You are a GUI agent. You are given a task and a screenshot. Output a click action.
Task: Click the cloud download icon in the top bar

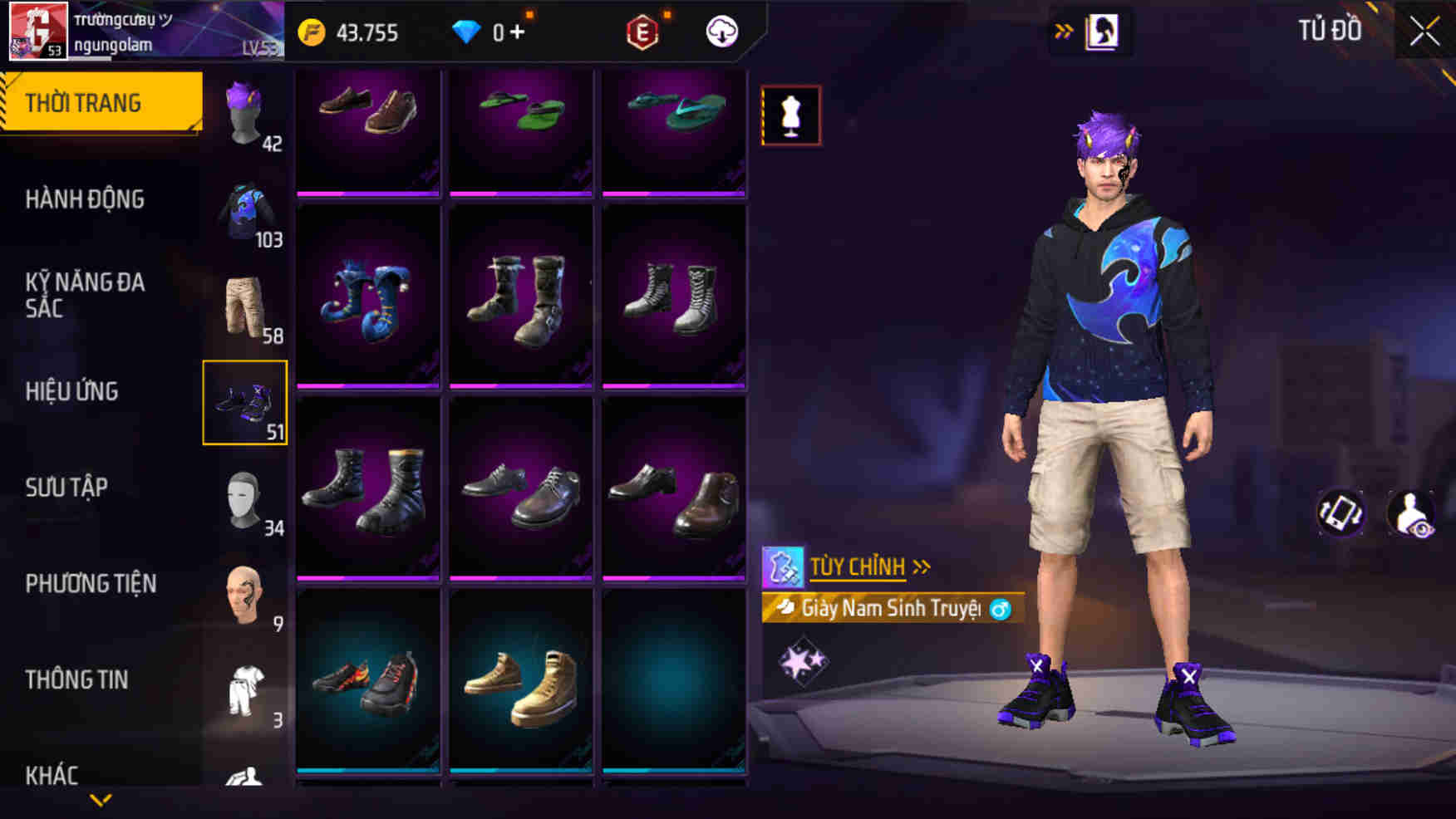pos(721,33)
